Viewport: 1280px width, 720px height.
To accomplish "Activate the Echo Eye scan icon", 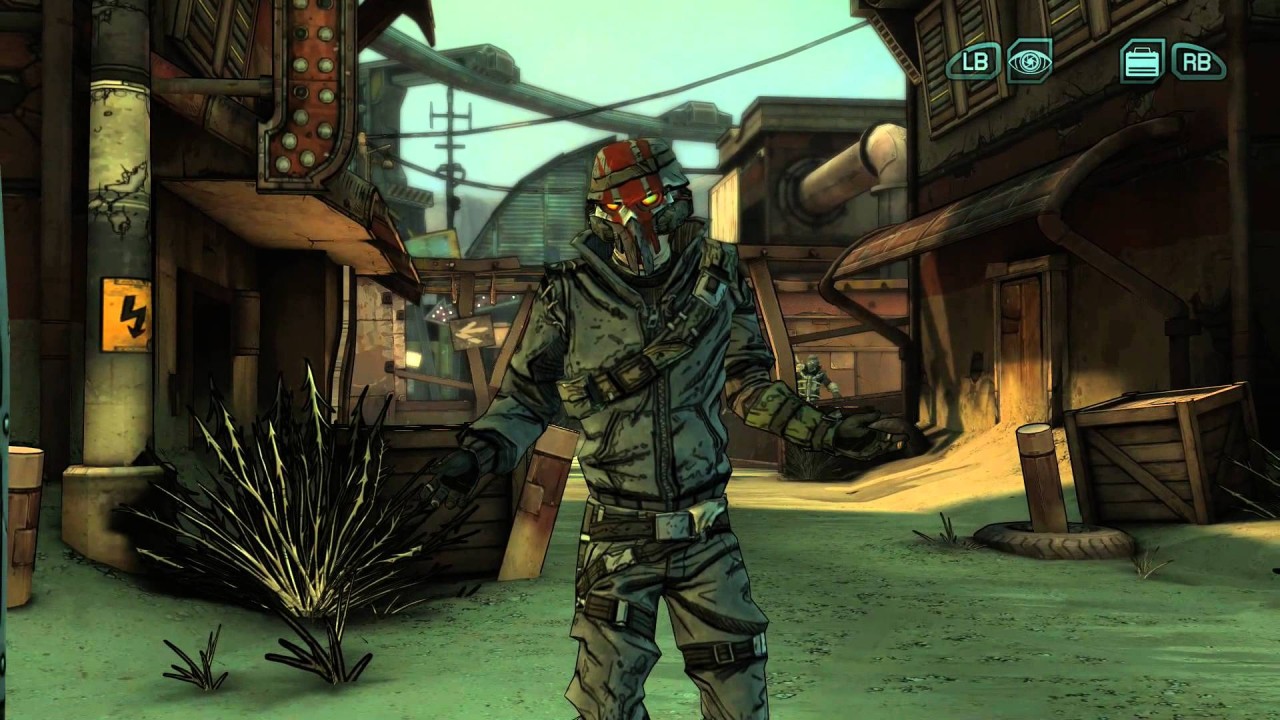I will (x=1029, y=61).
